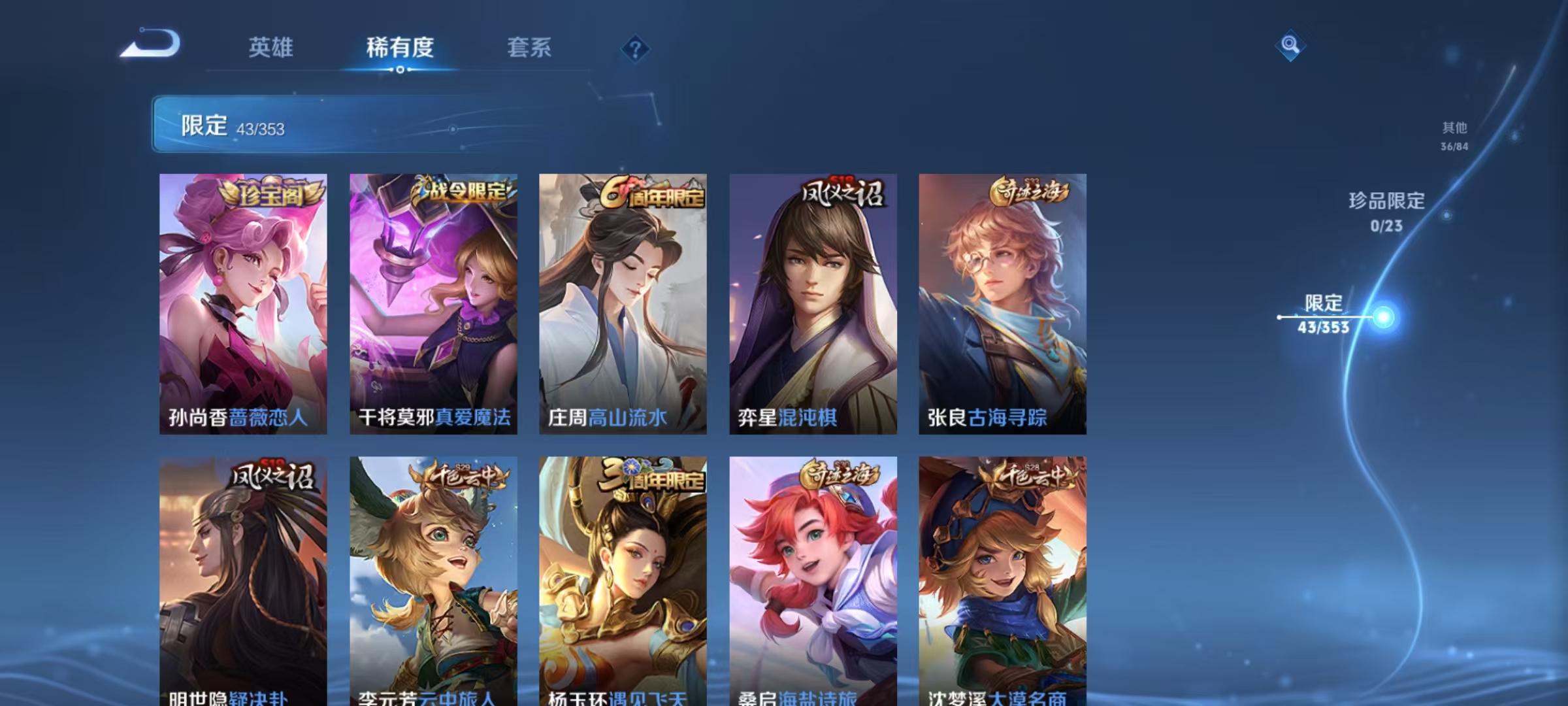Switch to the 套系 tab
The width and height of the screenshot is (1568, 706).
(531, 47)
